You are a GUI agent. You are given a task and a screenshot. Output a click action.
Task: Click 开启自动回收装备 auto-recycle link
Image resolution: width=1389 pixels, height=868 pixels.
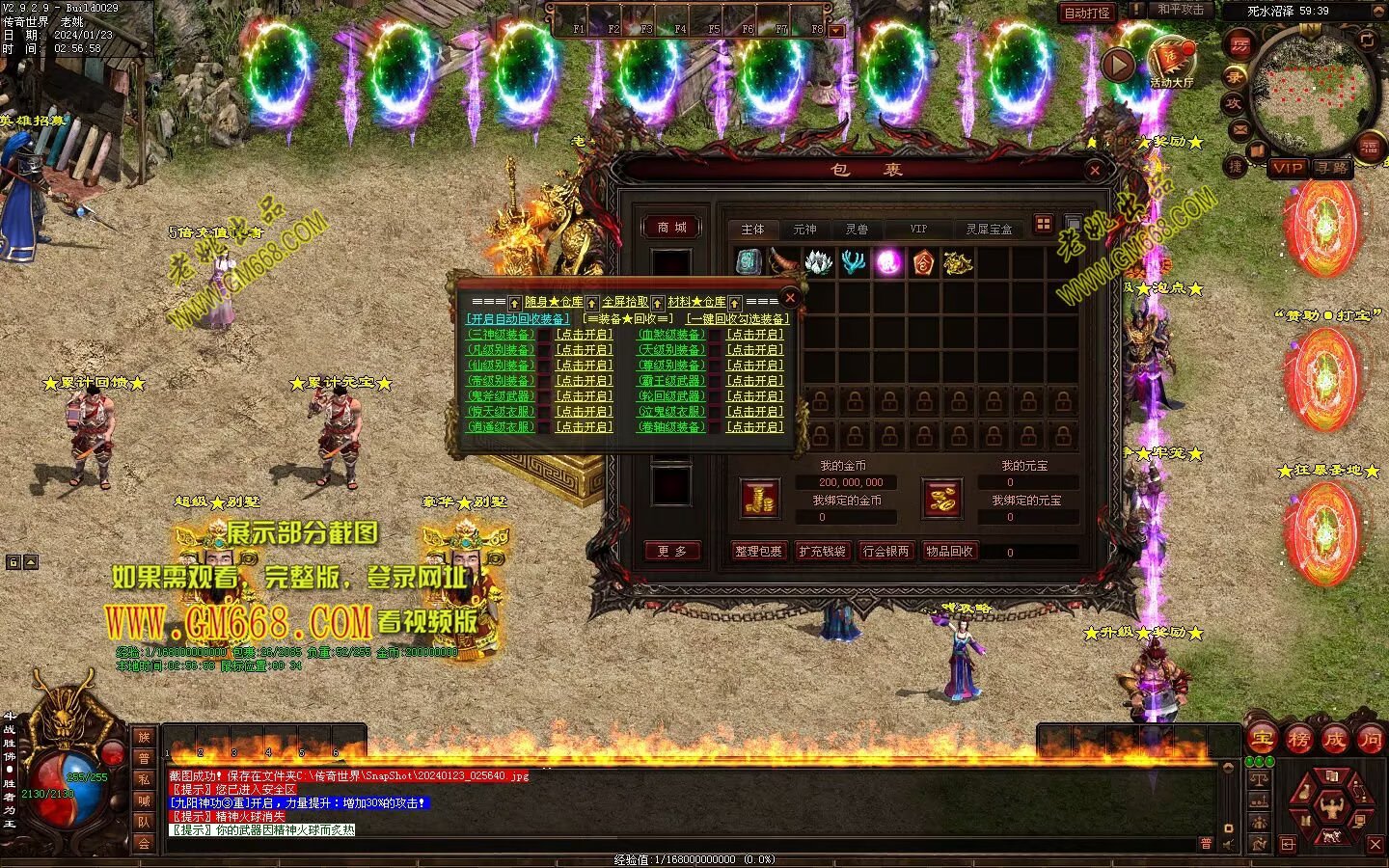[x=518, y=319]
